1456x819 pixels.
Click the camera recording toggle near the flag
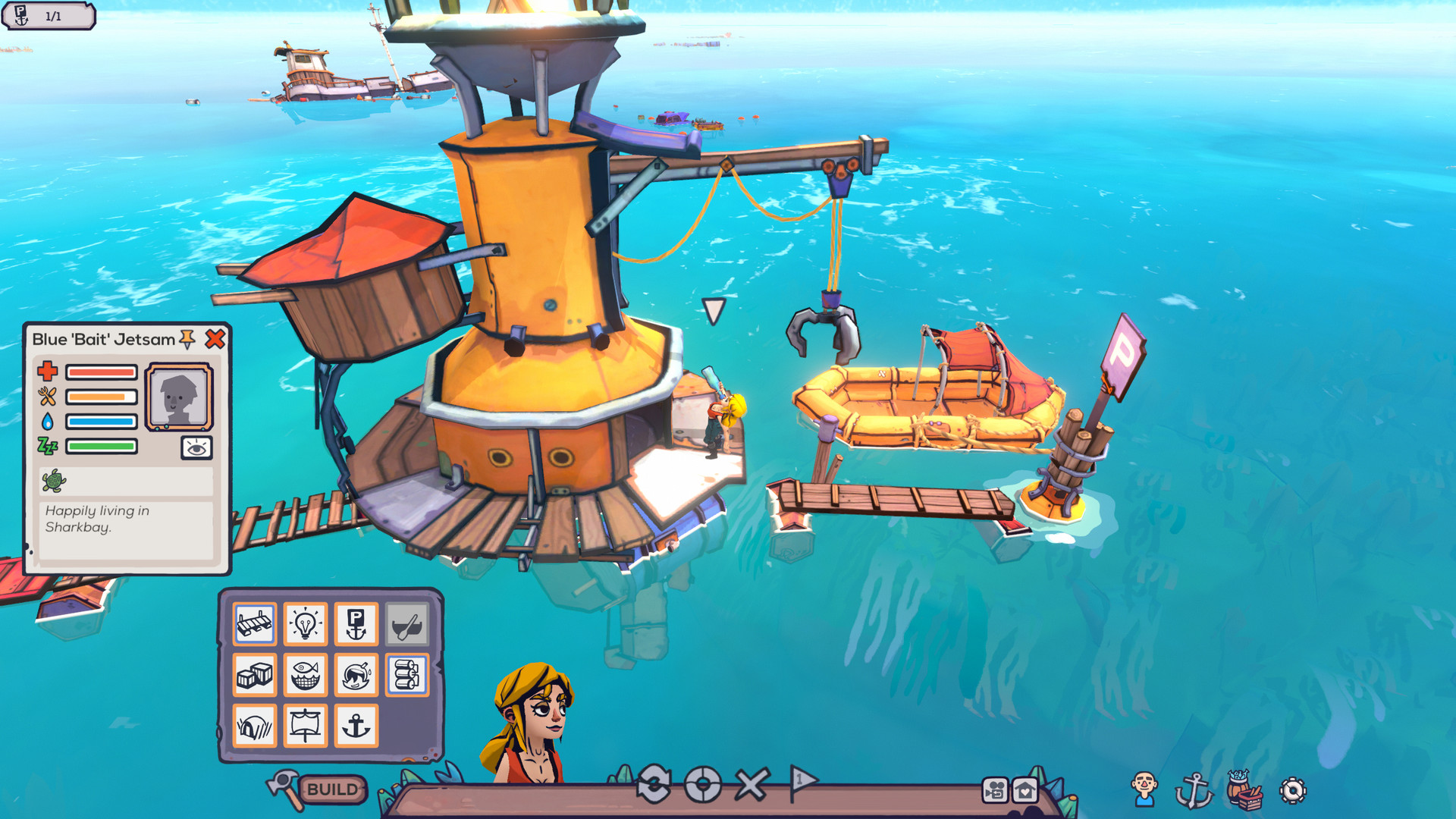click(995, 791)
